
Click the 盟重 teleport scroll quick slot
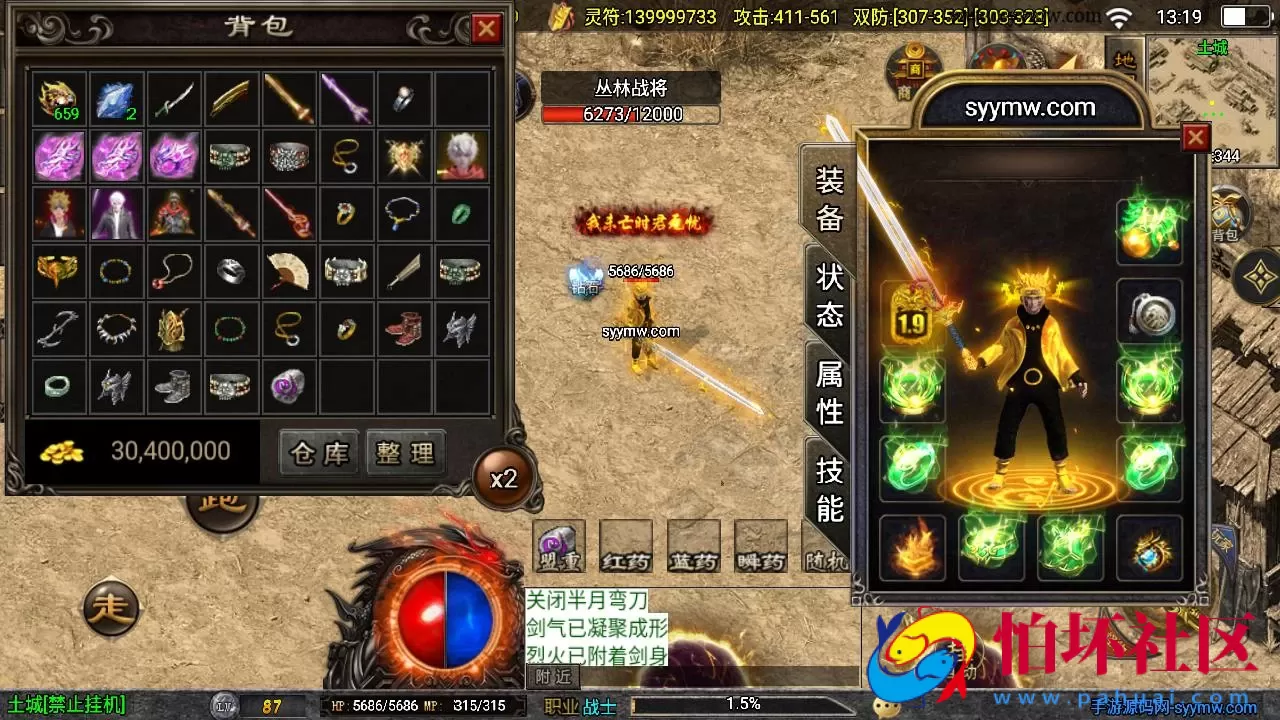[x=558, y=545]
